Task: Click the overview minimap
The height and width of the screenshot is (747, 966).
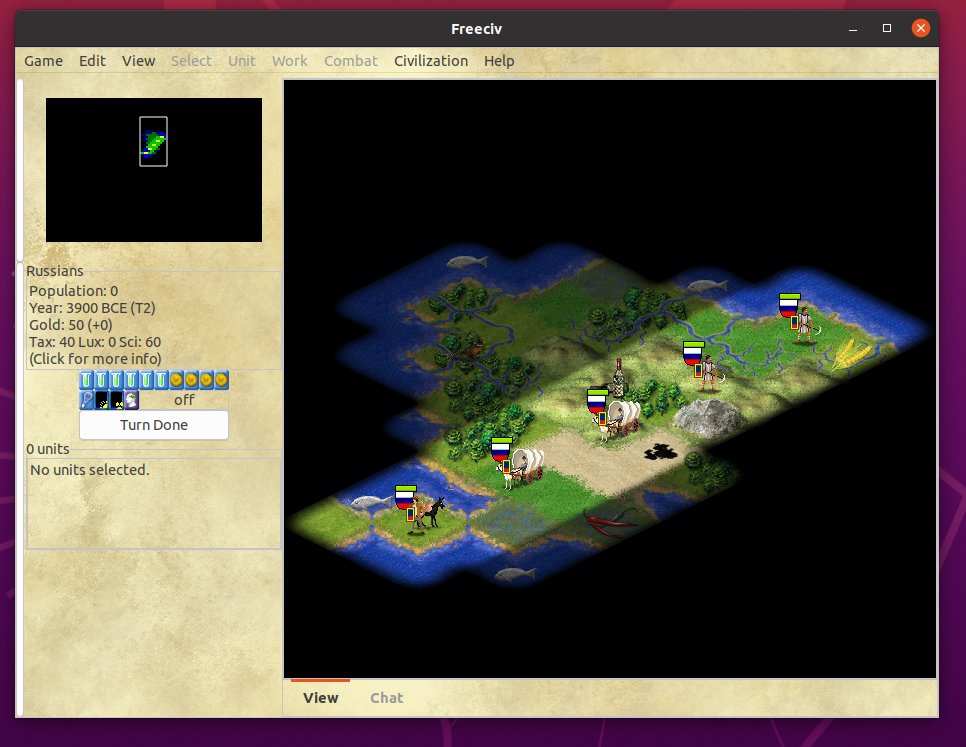Action: click(x=154, y=170)
